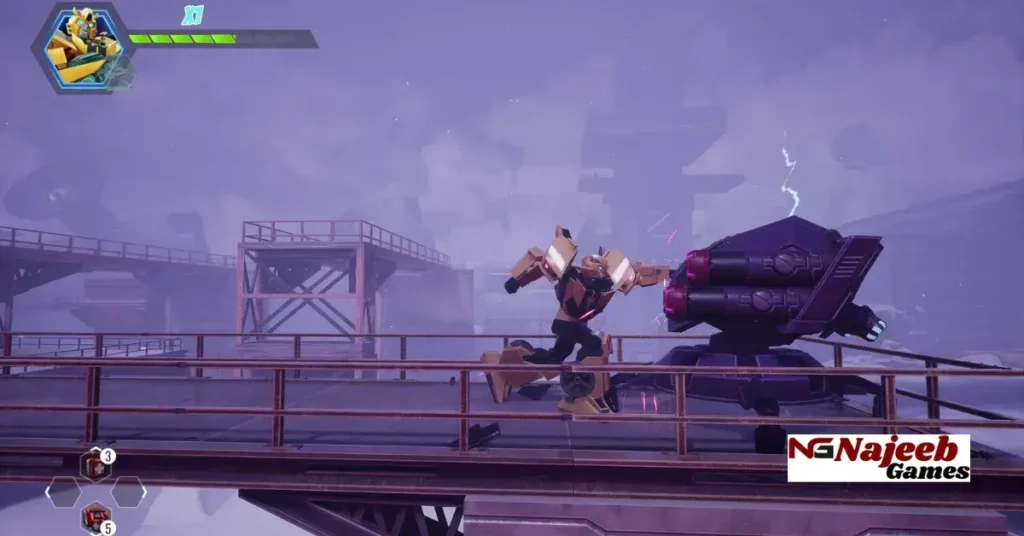Select the red item slot with count 5

click(x=95, y=518)
